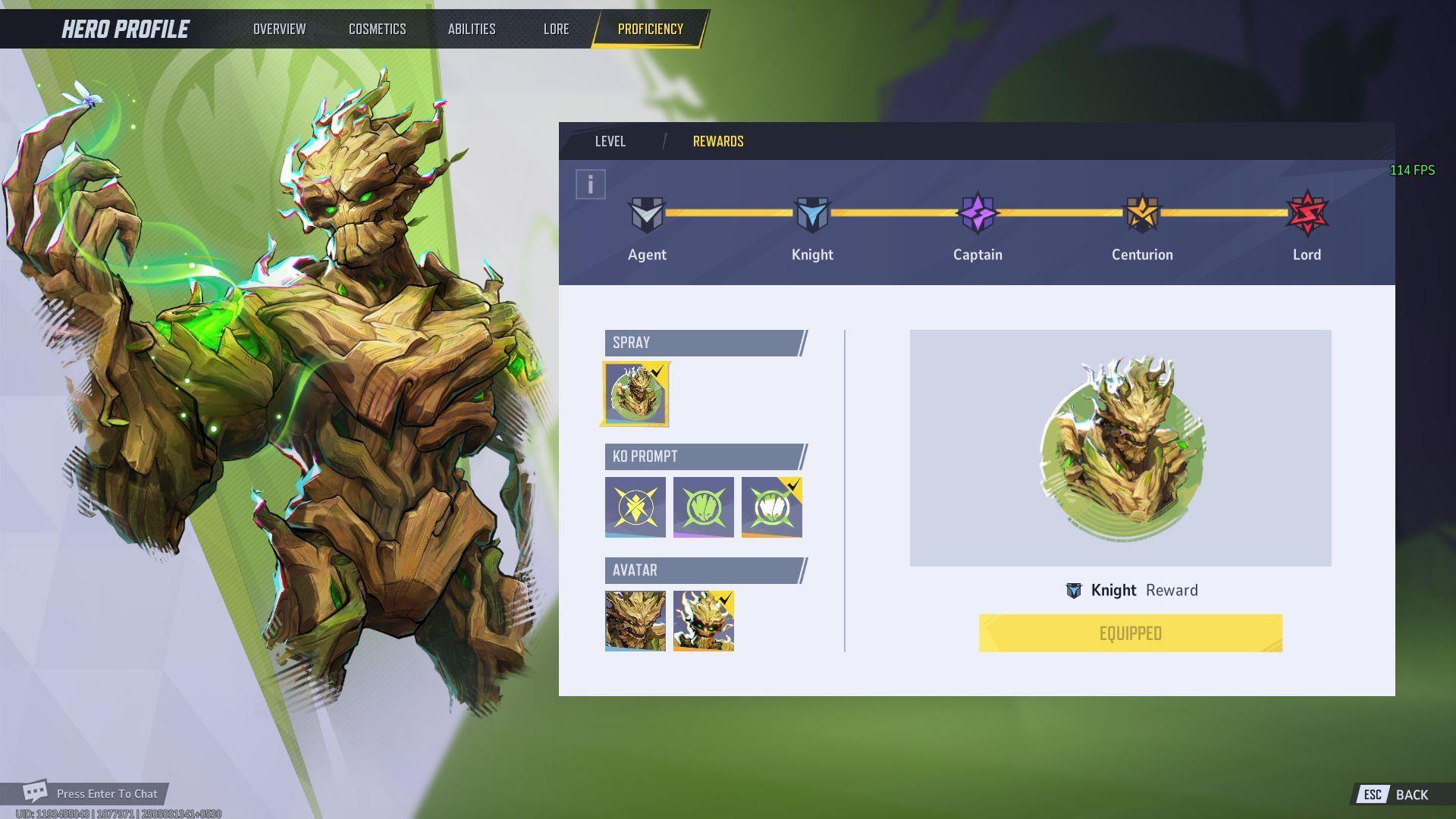The width and height of the screenshot is (1456, 819).
Task: Open the Cosmetics section
Action: coord(377,29)
